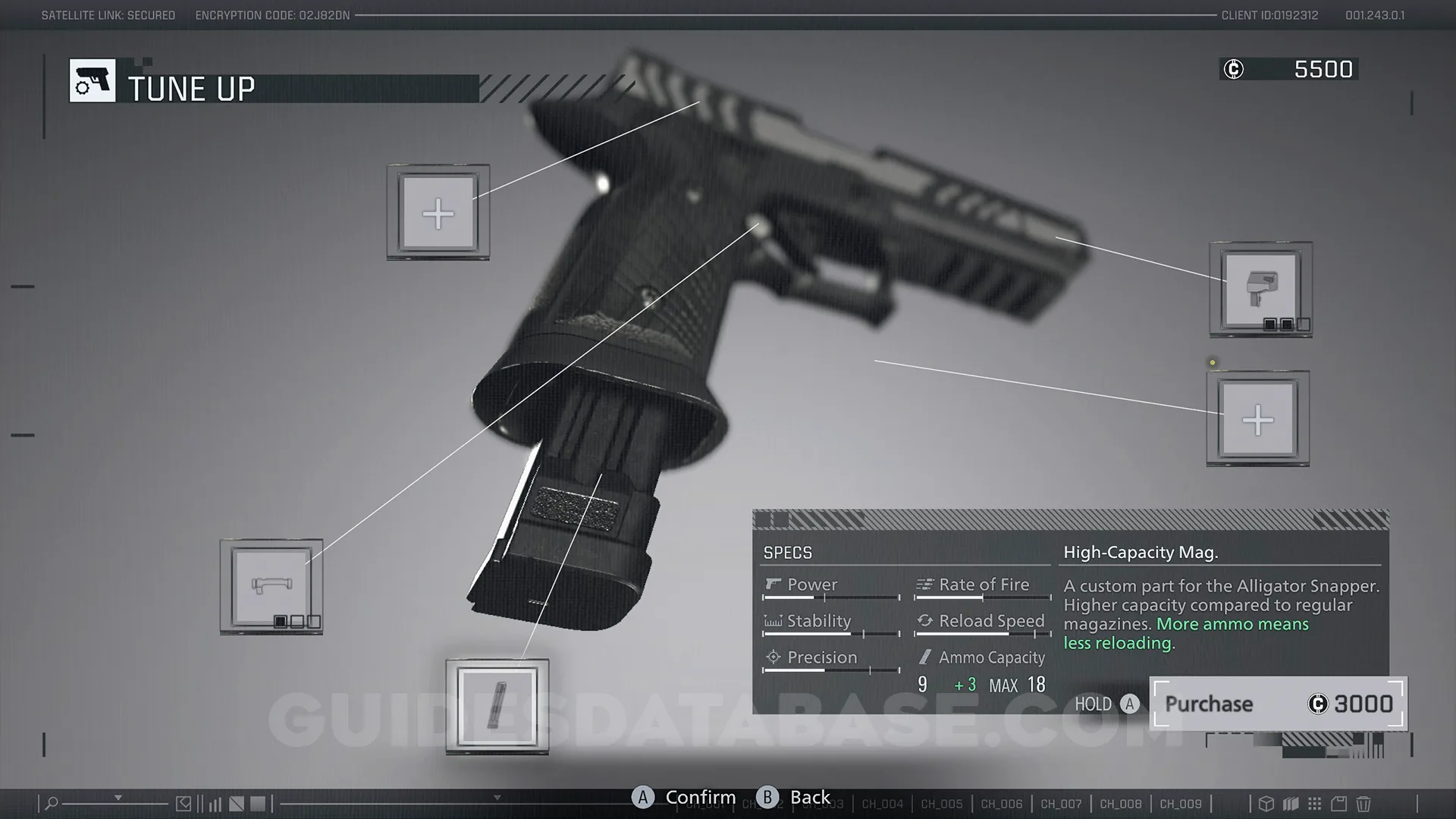Image resolution: width=1456 pixels, height=819 pixels.
Task: Open the bar-shaped part slot
Action: 271,586
